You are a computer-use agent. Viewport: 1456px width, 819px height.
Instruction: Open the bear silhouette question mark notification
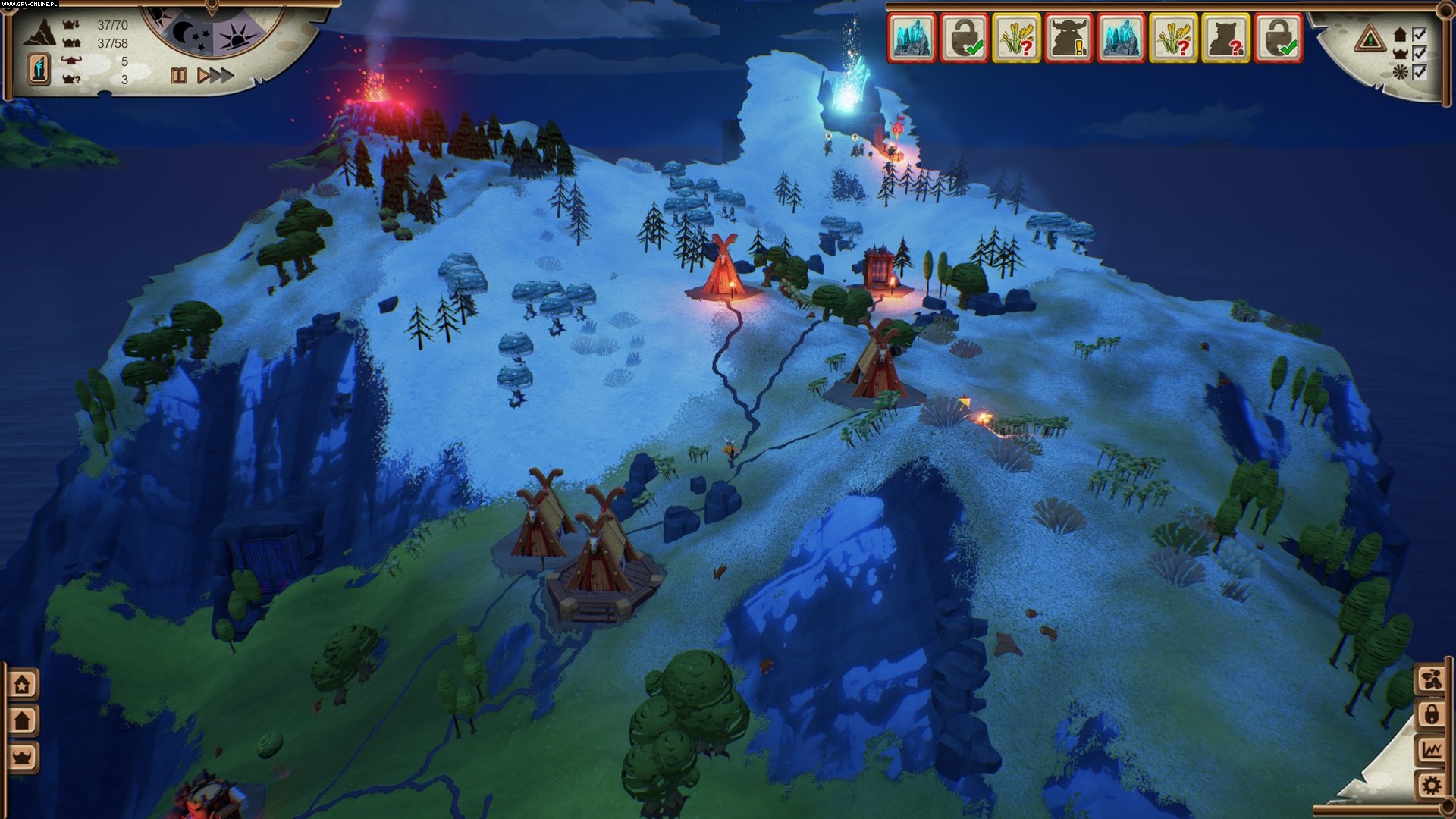pyautogui.click(x=1225, y=37)
